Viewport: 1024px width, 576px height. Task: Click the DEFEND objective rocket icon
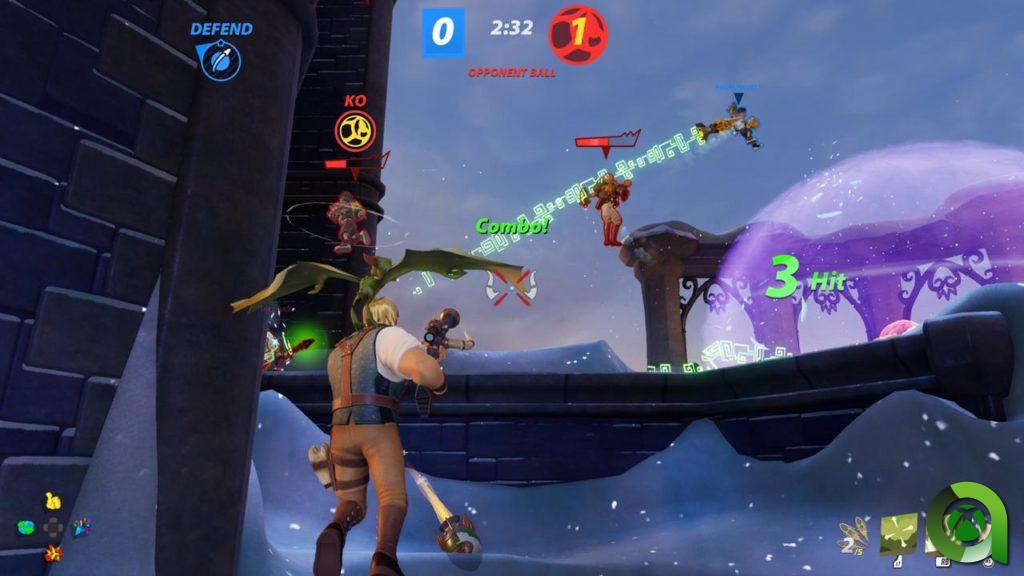coord(219,61)
